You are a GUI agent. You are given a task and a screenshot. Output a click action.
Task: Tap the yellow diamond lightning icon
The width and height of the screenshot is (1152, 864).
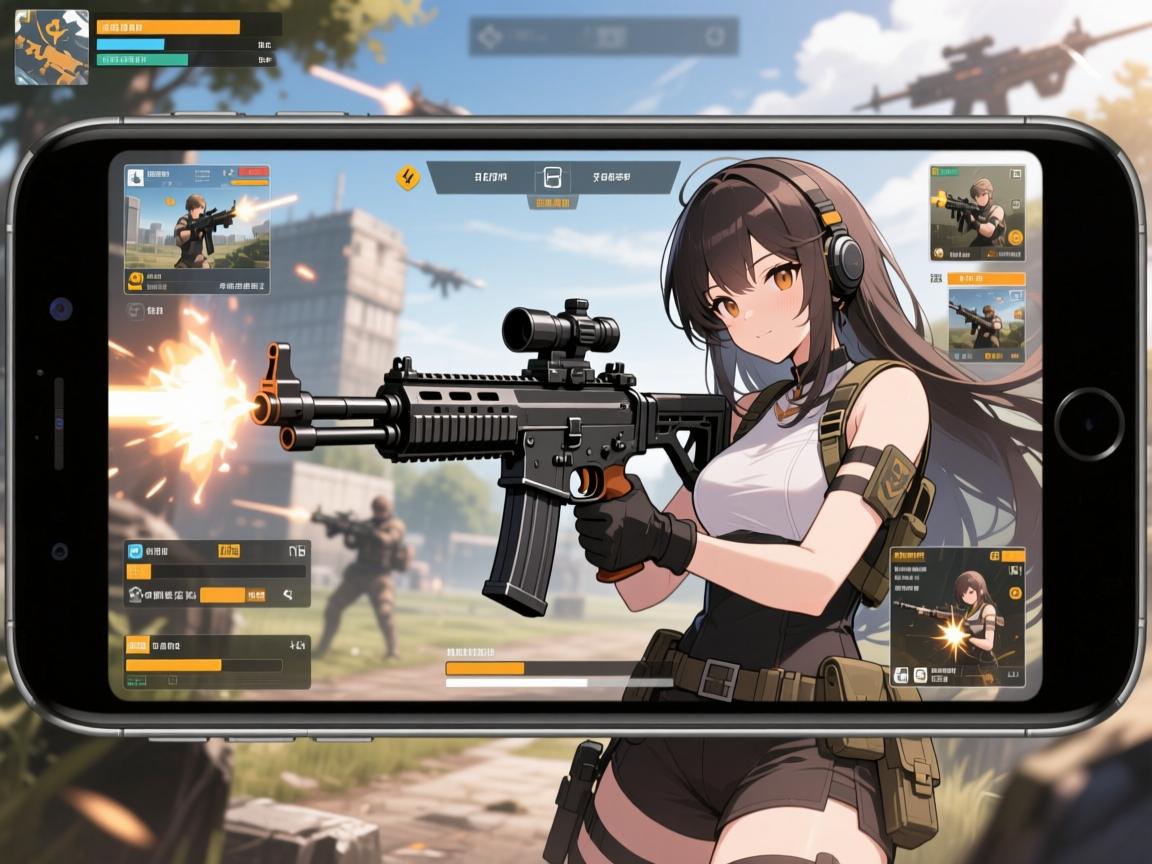[x=407, y=178]
